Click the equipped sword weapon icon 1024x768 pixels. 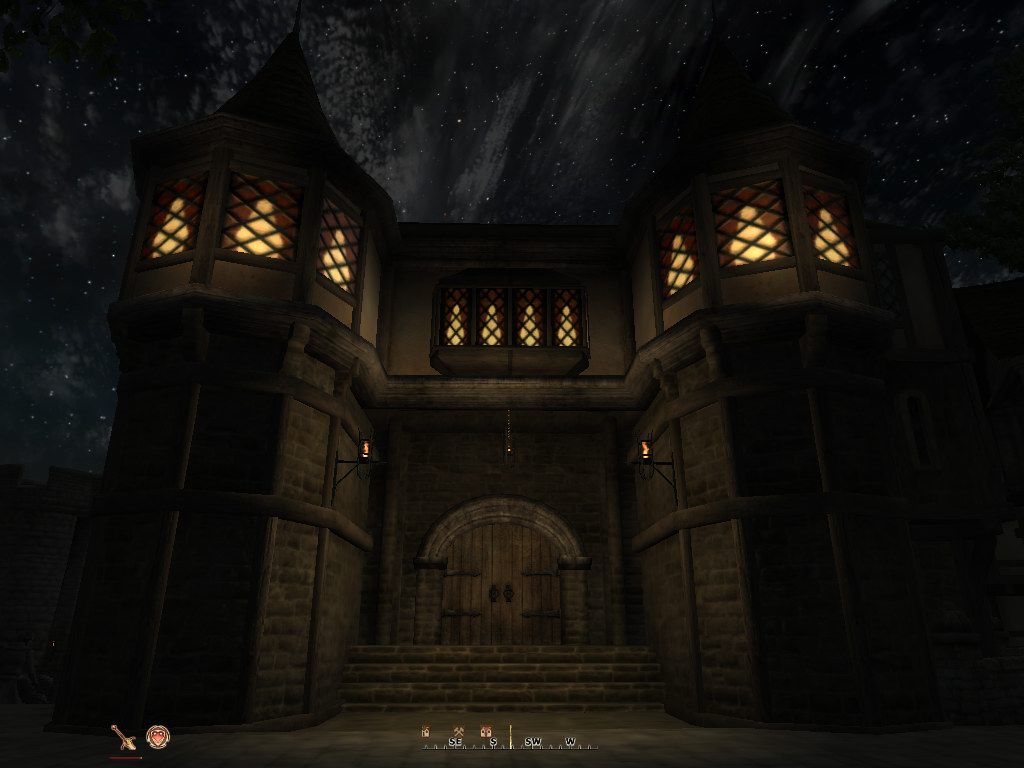[x=124, y=737]
